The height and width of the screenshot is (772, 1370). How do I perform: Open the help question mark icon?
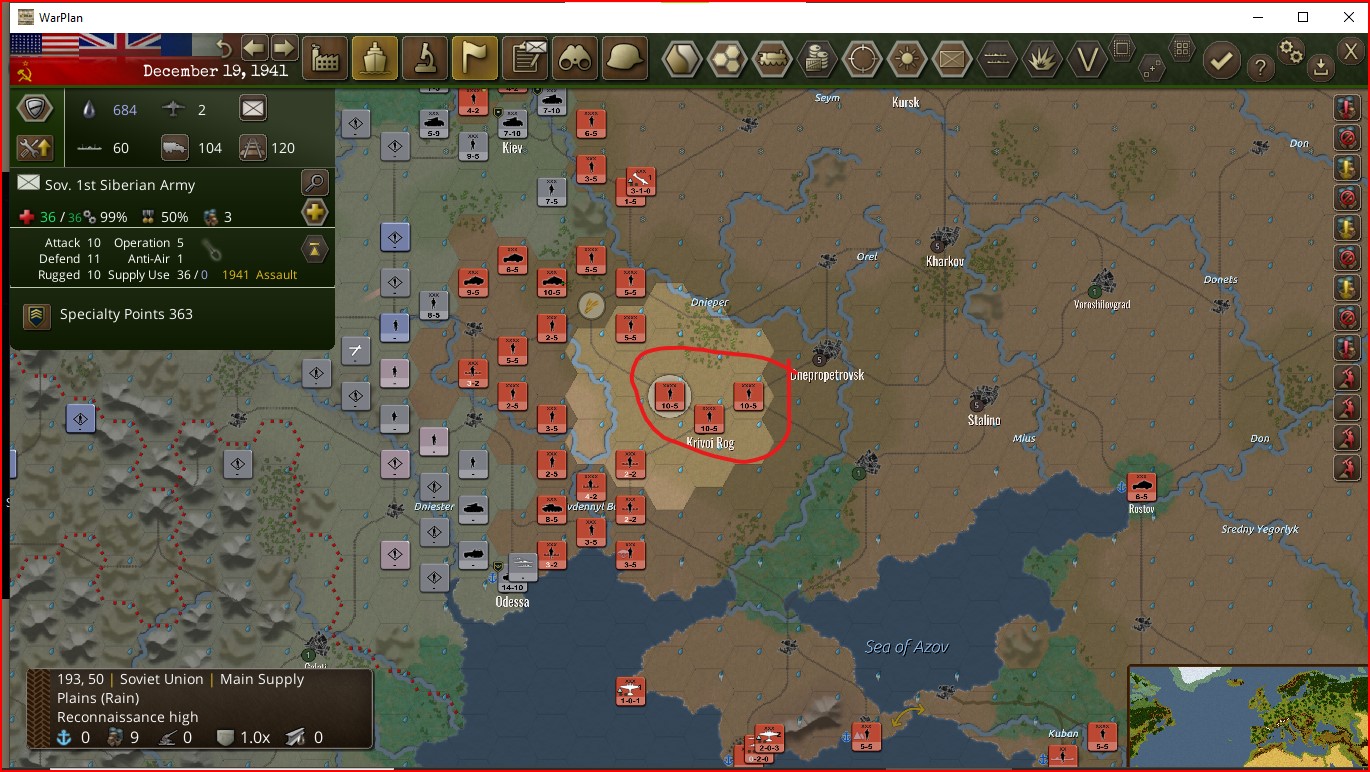point(1262,66)
